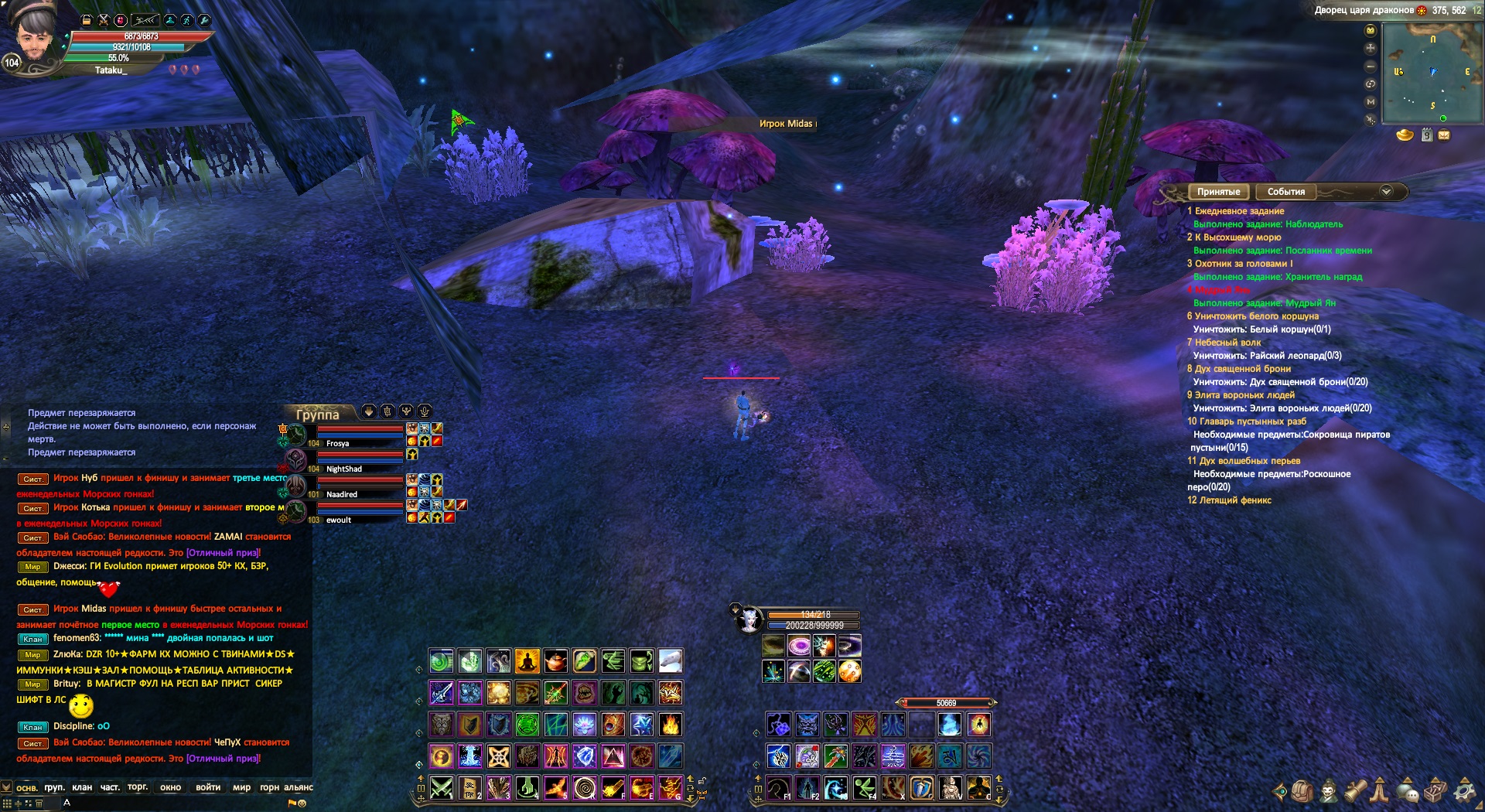Image resolution: width=1485 pixels, height=812 pixels.
Task: Activate the F4 green running figure skill
Action: [x=865, y=787]
